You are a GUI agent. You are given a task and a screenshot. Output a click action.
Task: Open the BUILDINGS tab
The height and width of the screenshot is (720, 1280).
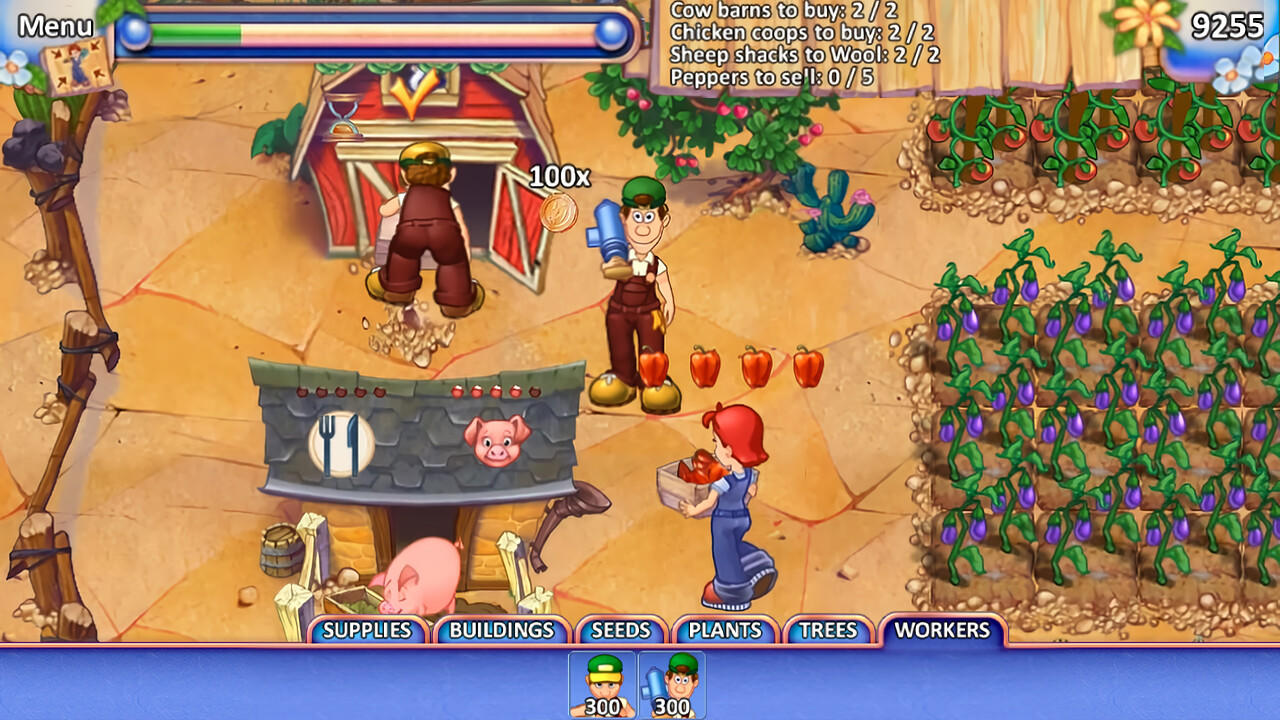500,631
